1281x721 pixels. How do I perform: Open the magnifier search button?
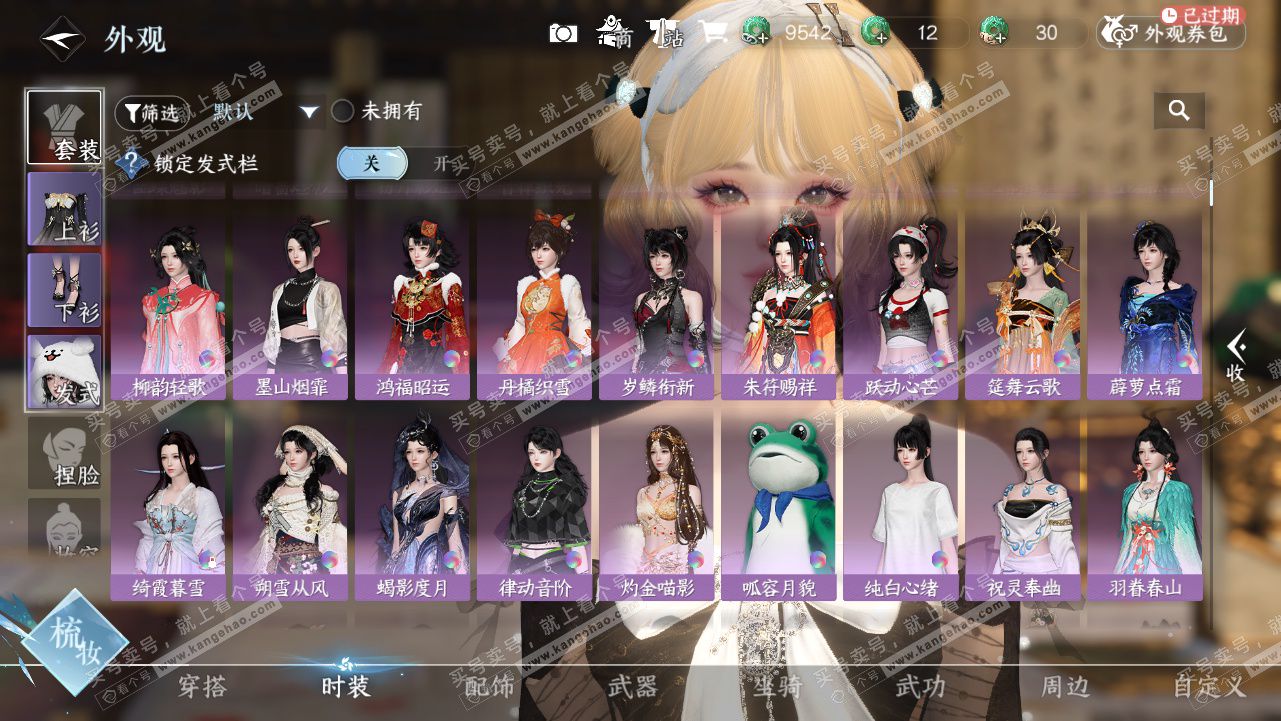coord(1179,111)
